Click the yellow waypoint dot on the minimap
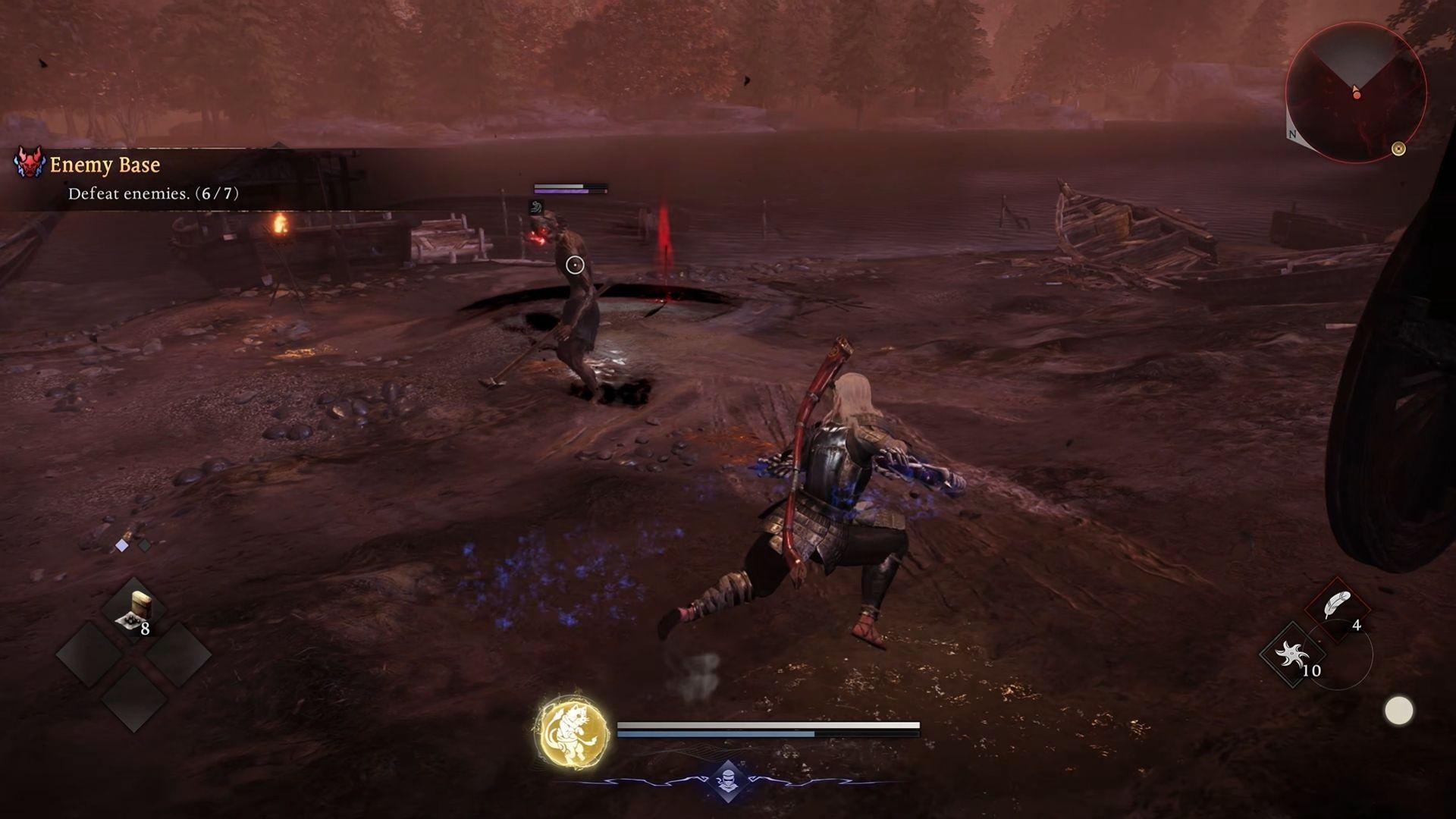Viewport: 1456px width, 819px height. [1398, 148]
